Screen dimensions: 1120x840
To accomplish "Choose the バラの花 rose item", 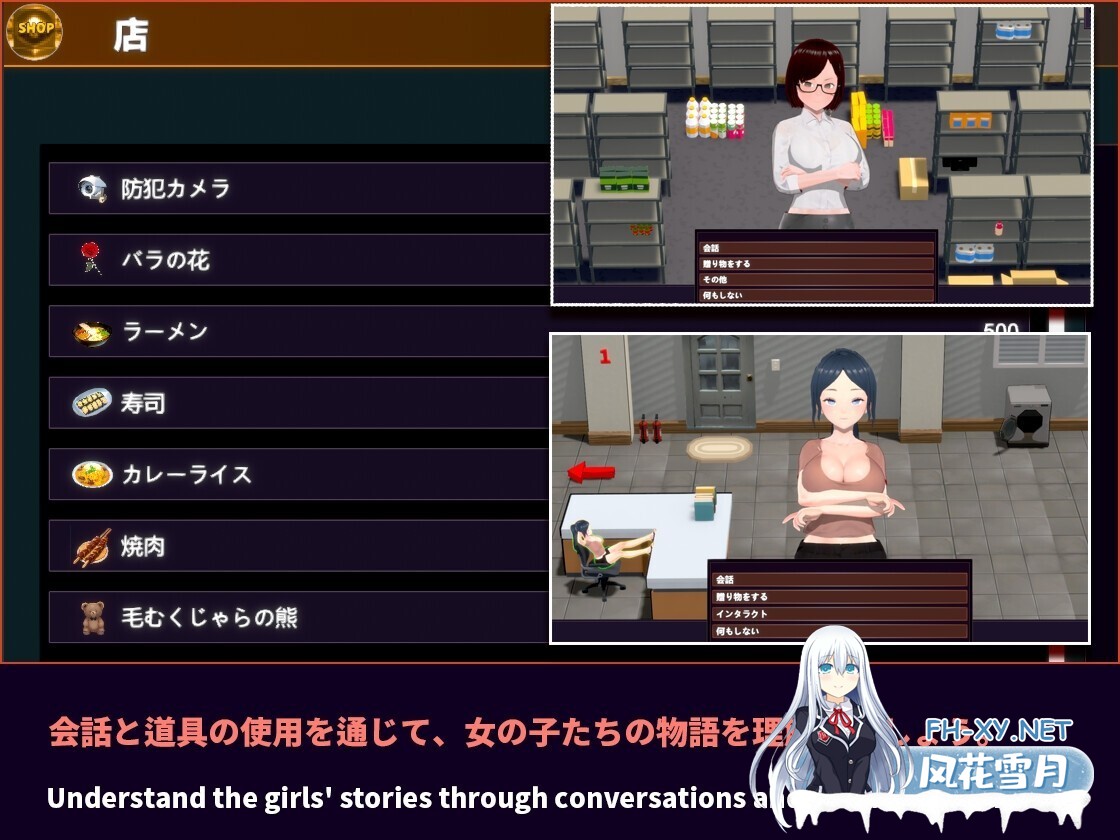I will click(x=300, y=260).
